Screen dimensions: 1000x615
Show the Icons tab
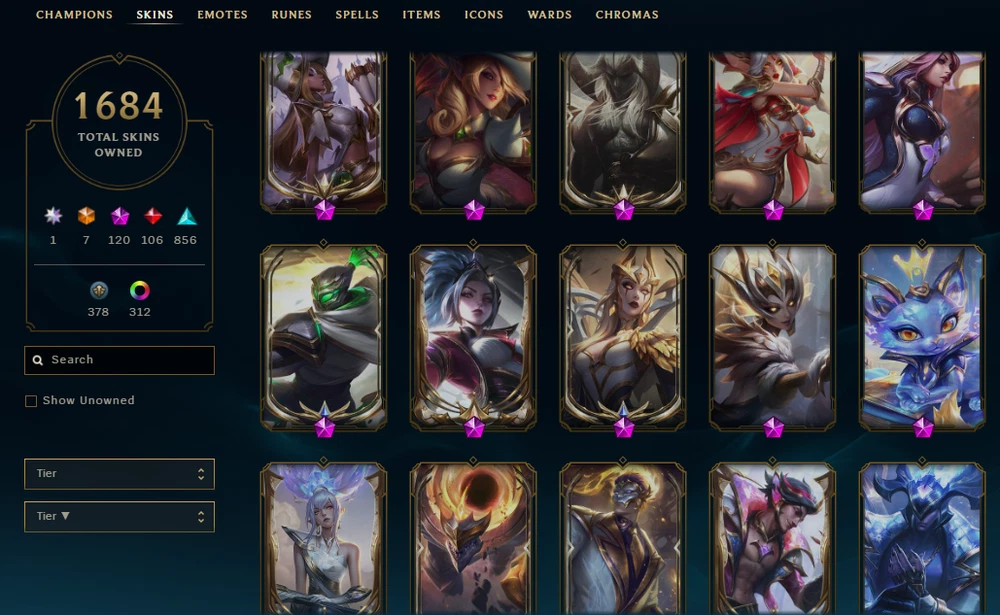(x=484, y=15)
